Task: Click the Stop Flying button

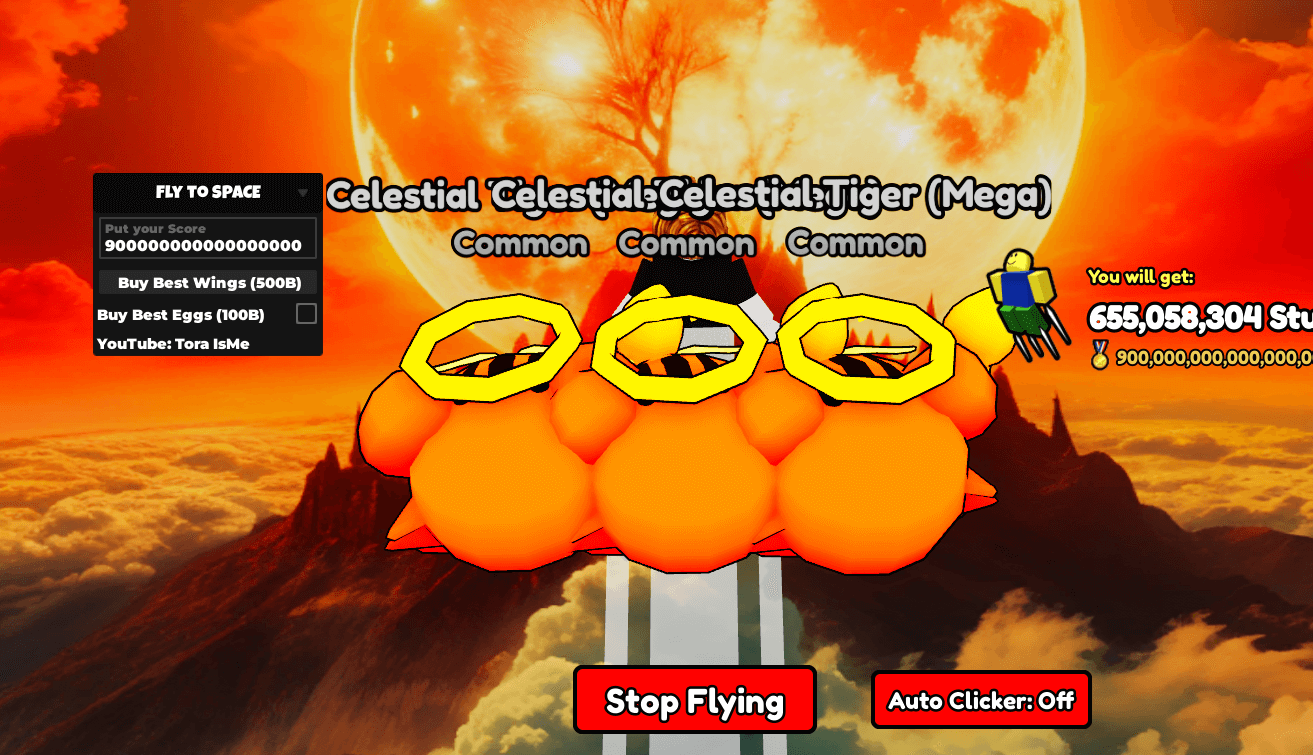Action: [695, 700]
